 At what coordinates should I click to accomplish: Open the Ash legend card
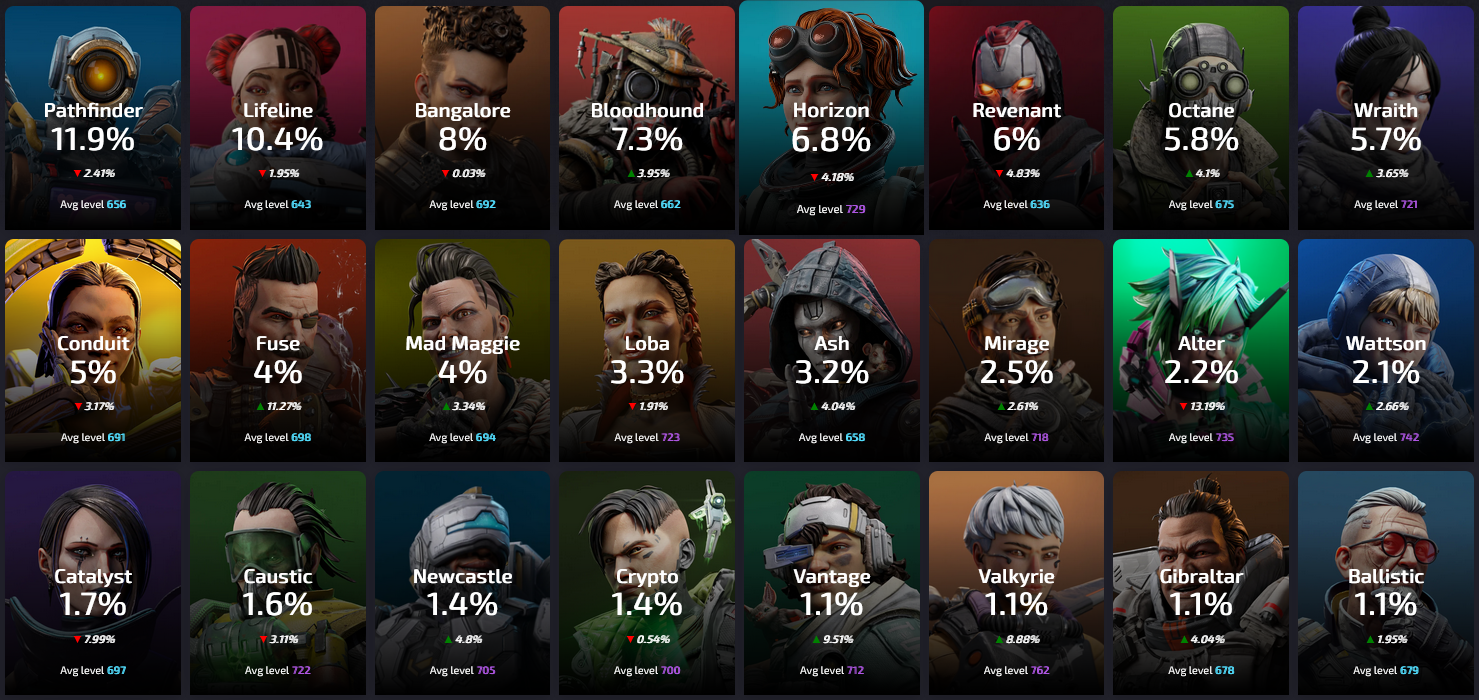831,351
